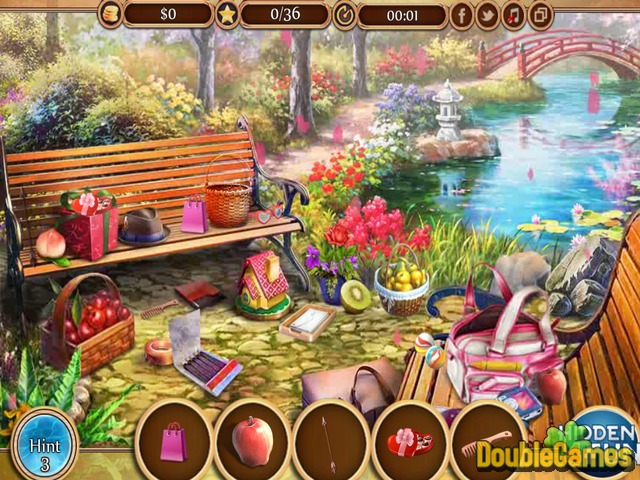Toggle fullscreen with the window icon
Viewport: 640px width, 480px height.
point(540,14)
